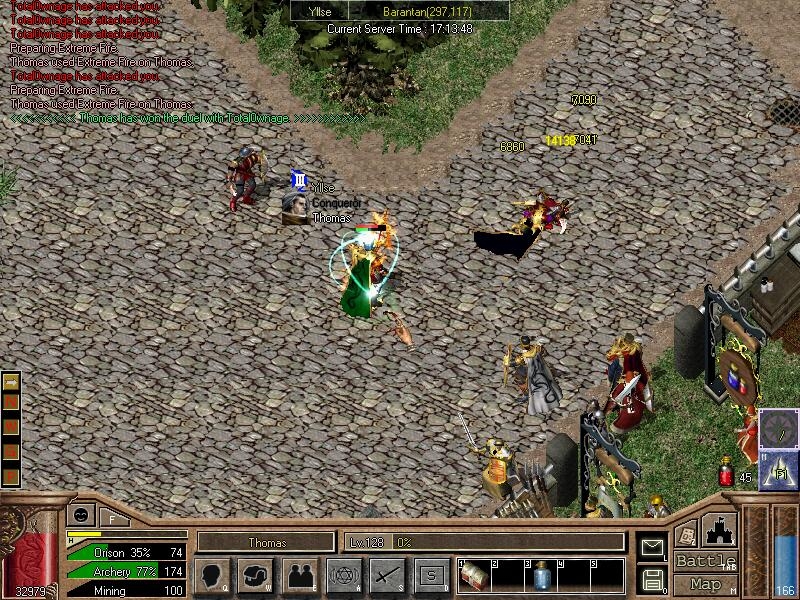800x600 pixels.
Task: Open the Battle panel
Action: tap(706, 561)
